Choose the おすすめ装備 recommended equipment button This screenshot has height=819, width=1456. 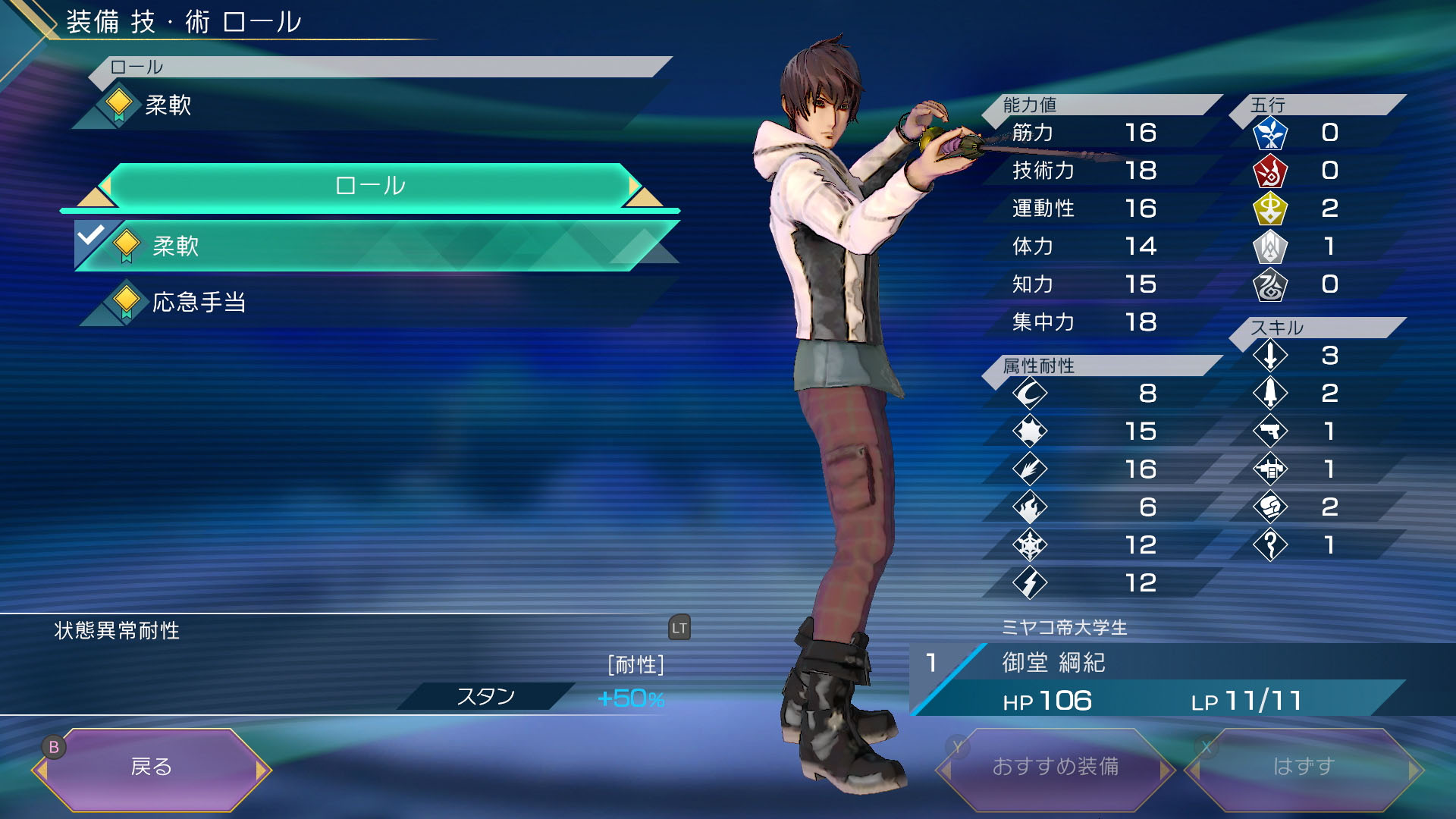(x=1055, y=767)
